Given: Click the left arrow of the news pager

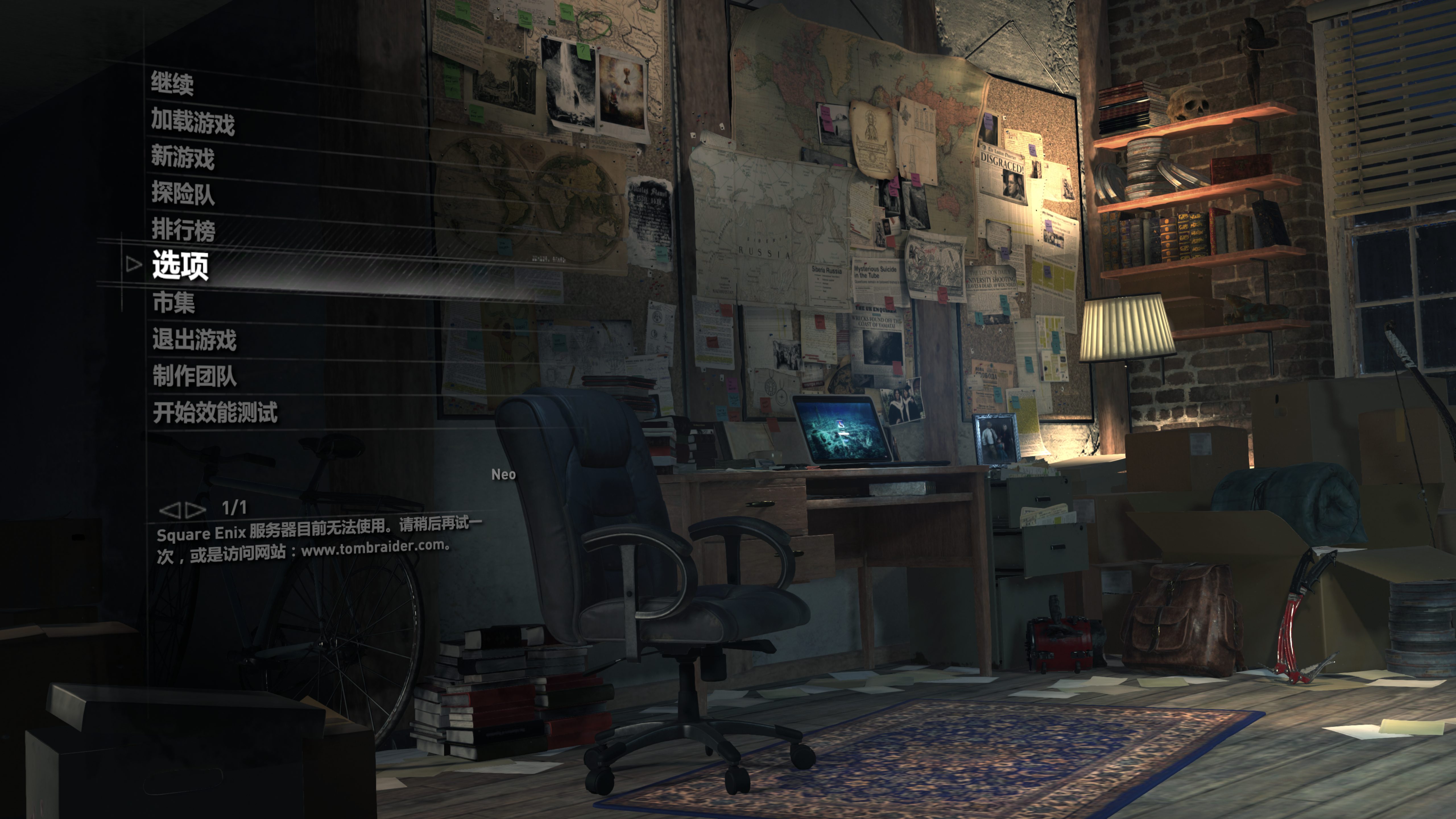Looking at the screenshot, I should 169,510.
